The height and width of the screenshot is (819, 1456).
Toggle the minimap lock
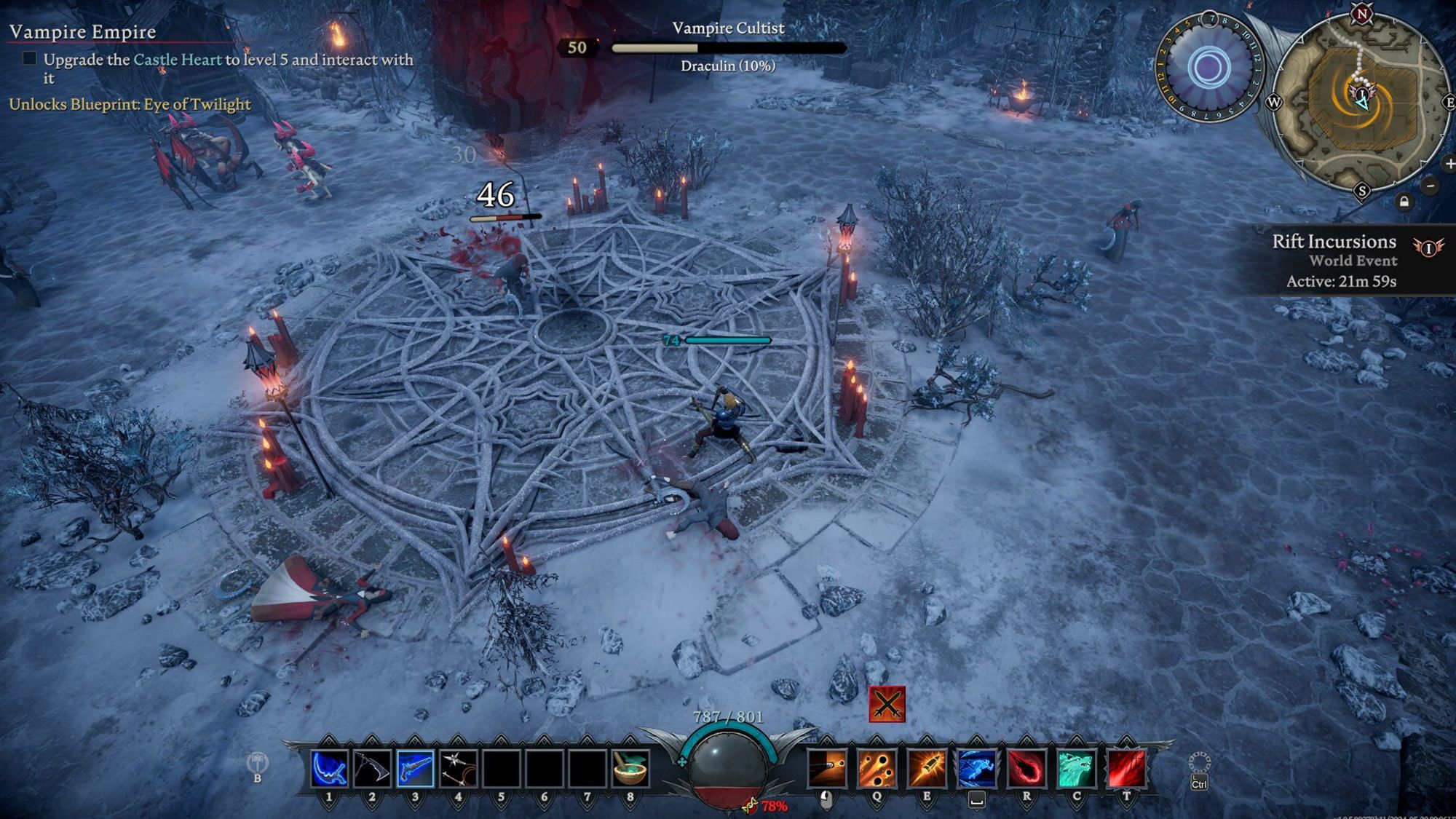[1405, 199]
